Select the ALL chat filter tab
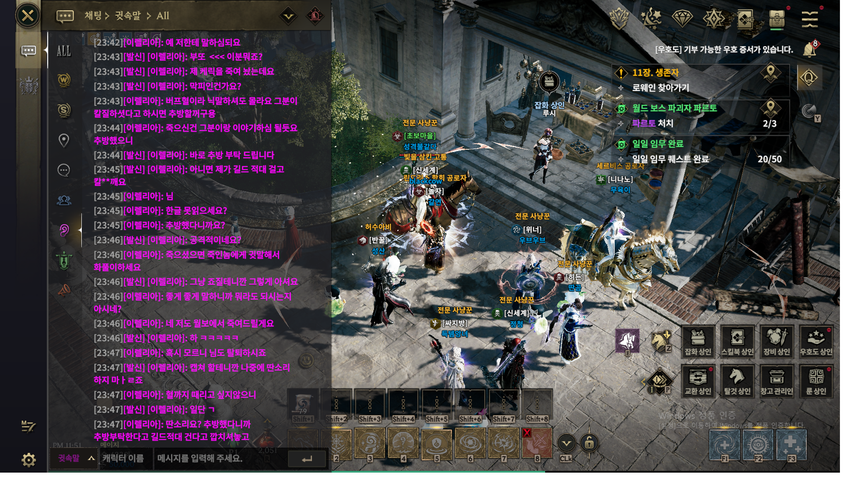Image resolution: width=850 pixels, height=485 pixels. (x=63, y=50)
